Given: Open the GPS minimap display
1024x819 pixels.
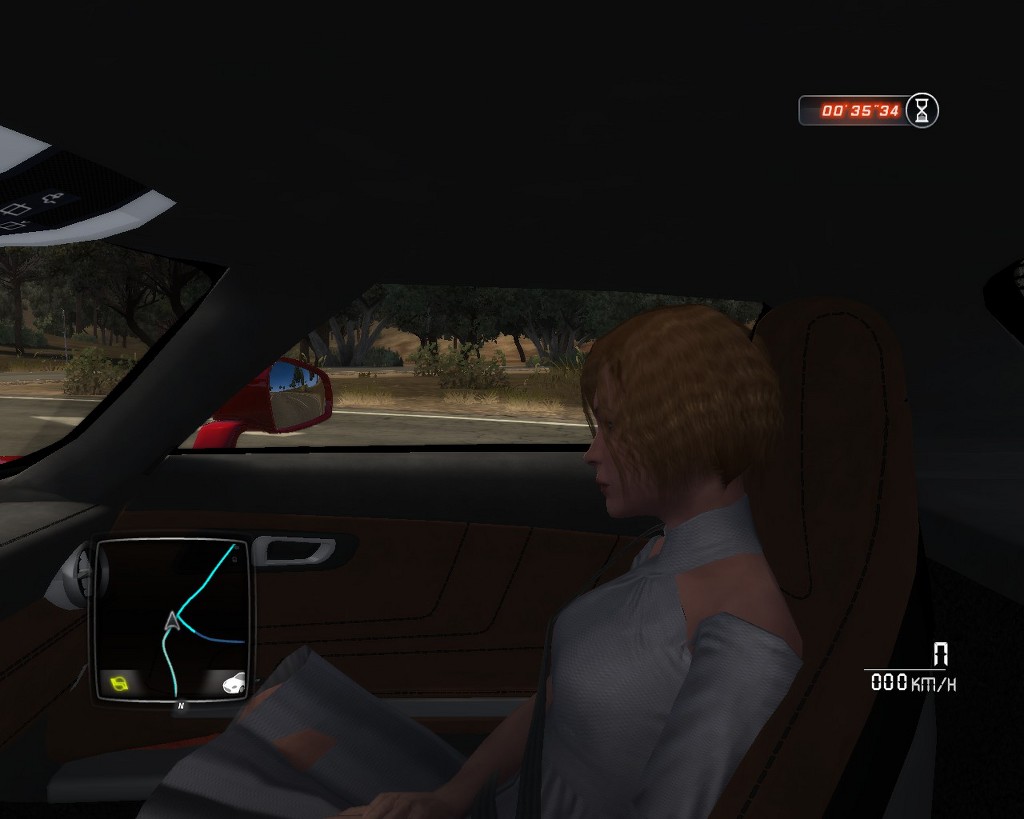Looking at the screenshot, I should (x=172, y=620).
